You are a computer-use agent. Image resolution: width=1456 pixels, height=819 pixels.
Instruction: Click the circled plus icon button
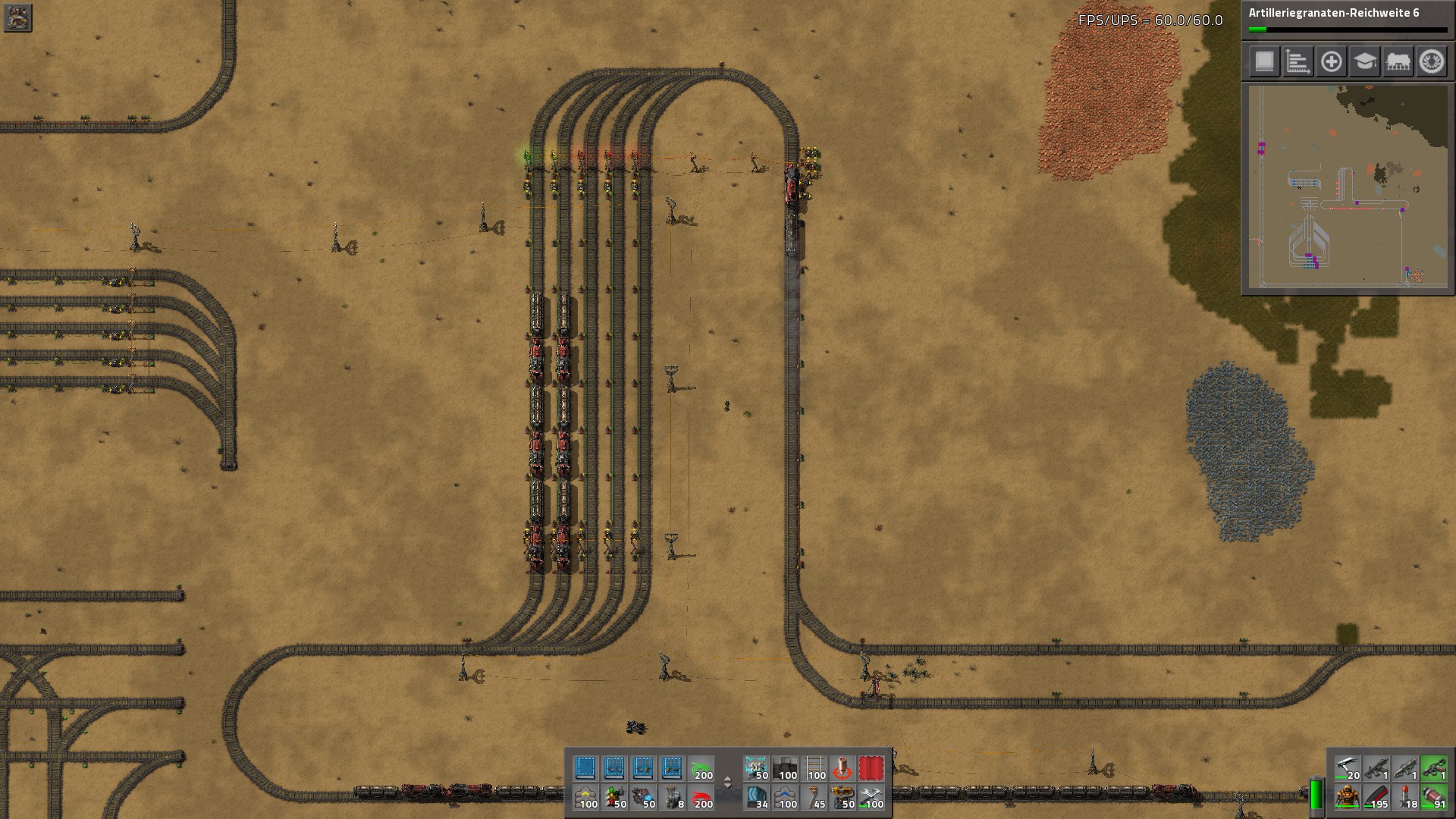coord(1331,61)
